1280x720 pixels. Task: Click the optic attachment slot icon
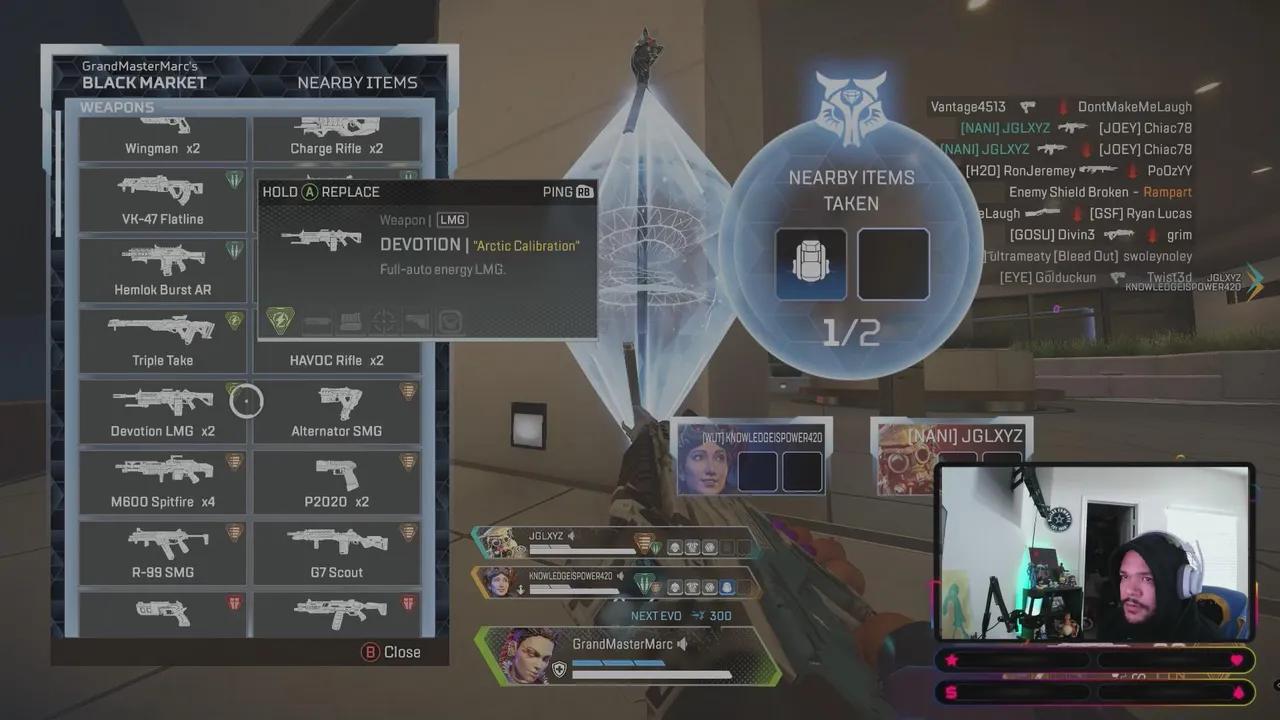click(x=381, y=321)
